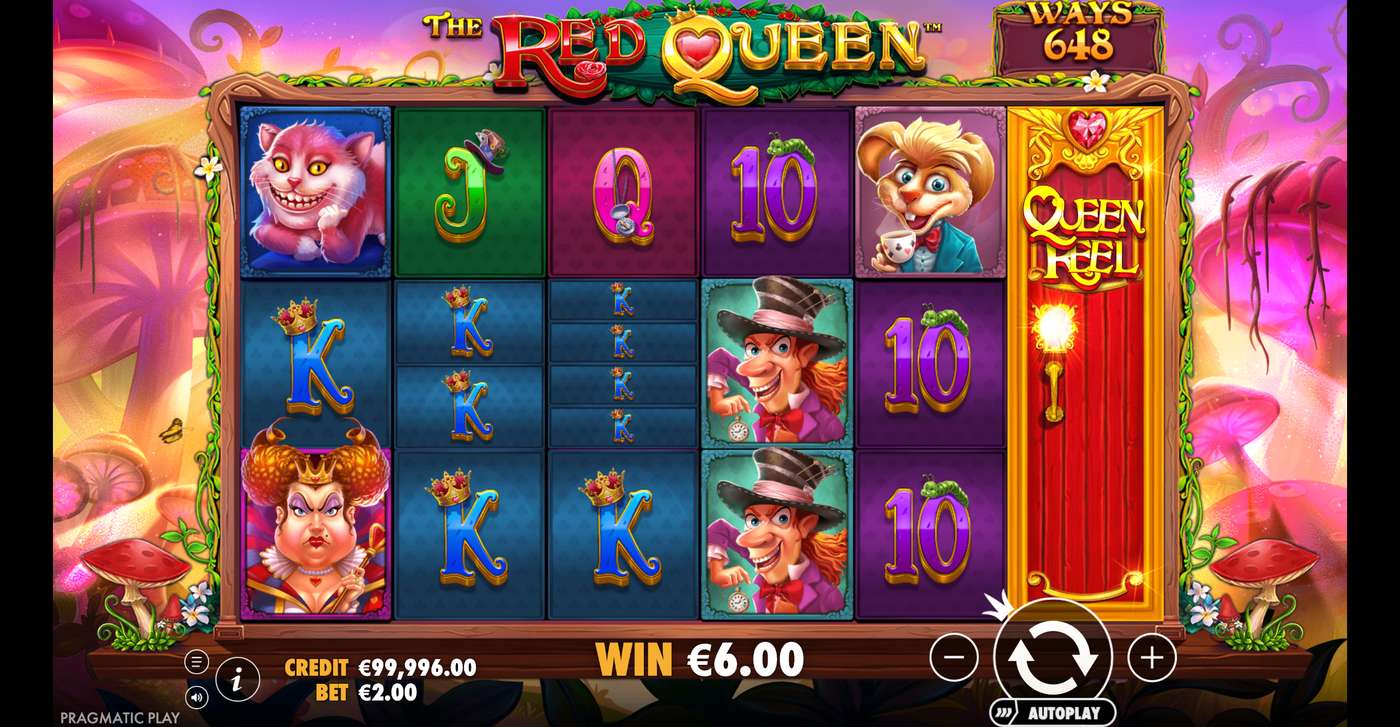The image size is (1400, 727).
Task: Decrease bet with the stepper control
Action: click(955, 658)
